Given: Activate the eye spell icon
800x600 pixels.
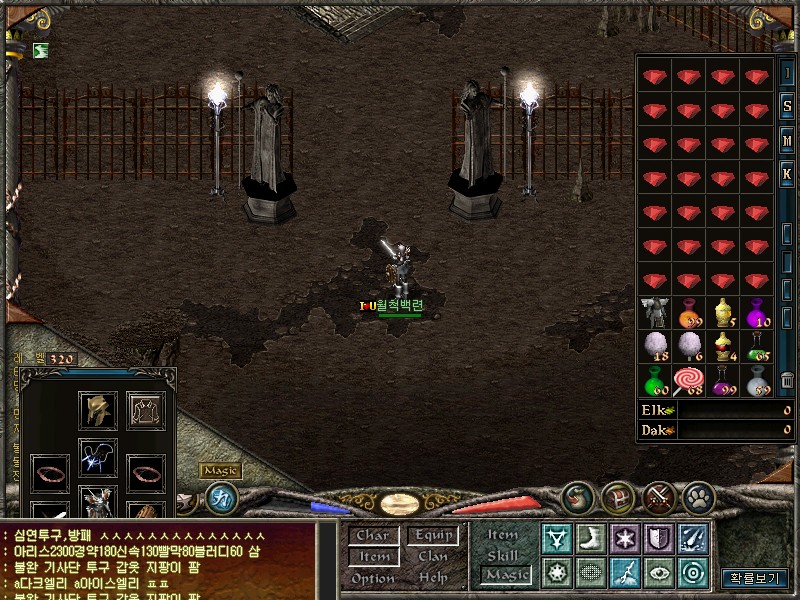Looking at the screenshot, I should [x=658, y=573].
